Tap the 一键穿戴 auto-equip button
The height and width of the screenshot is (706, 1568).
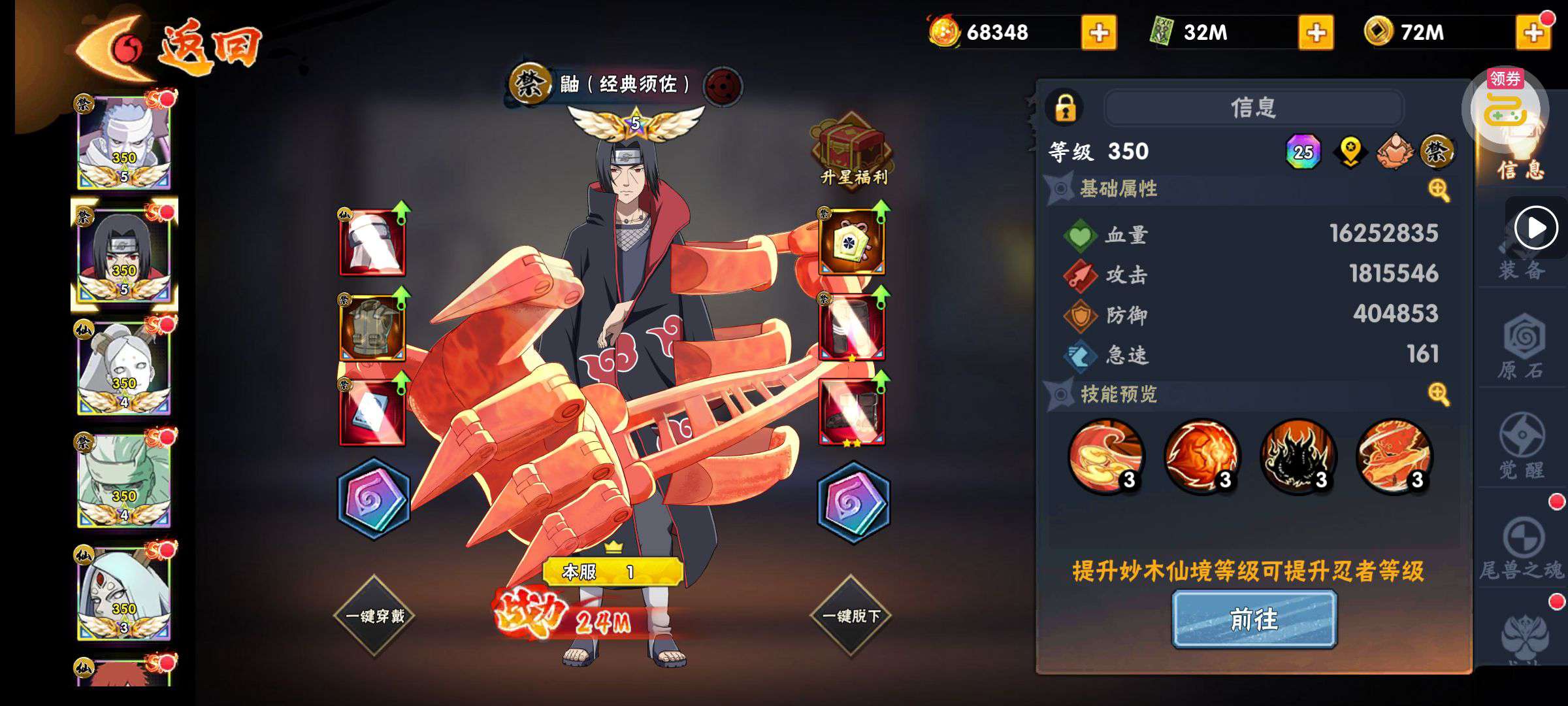(x=374, y=615)
